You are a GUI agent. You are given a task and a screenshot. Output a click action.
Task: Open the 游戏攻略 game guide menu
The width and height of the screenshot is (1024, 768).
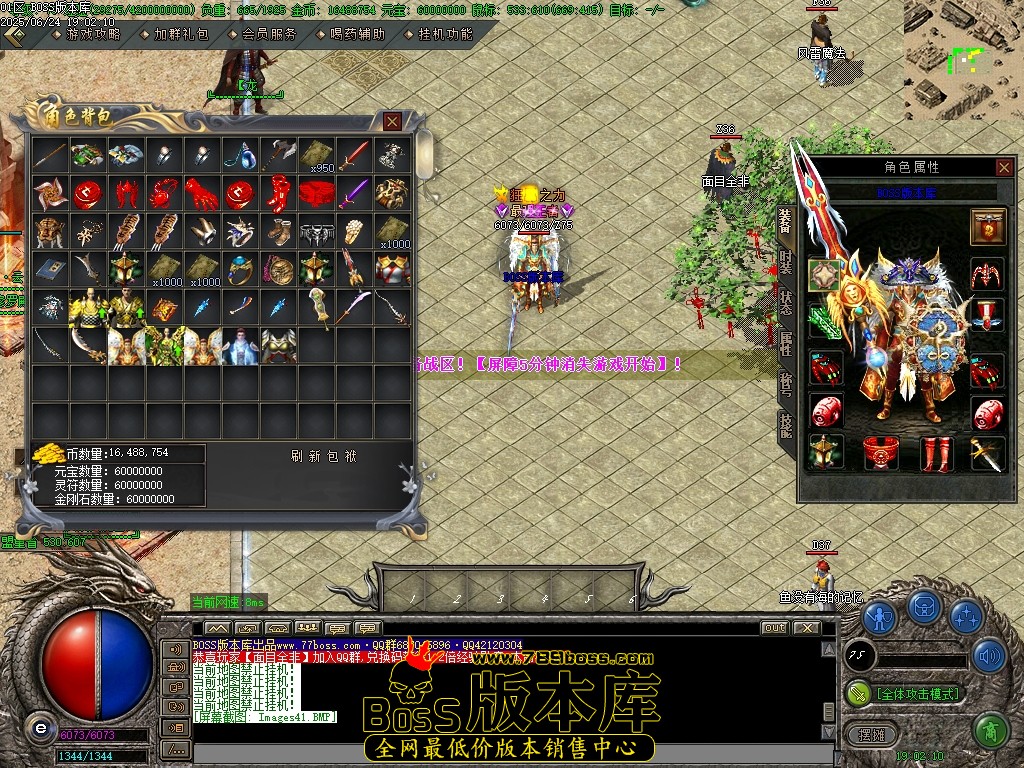tap(92, 34)
